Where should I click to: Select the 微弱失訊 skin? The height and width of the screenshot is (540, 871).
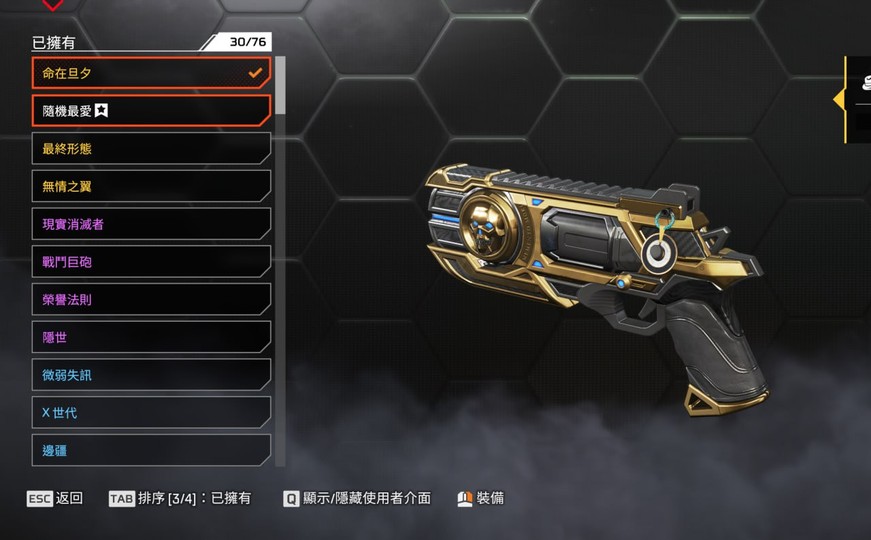[x=151, y=375]
